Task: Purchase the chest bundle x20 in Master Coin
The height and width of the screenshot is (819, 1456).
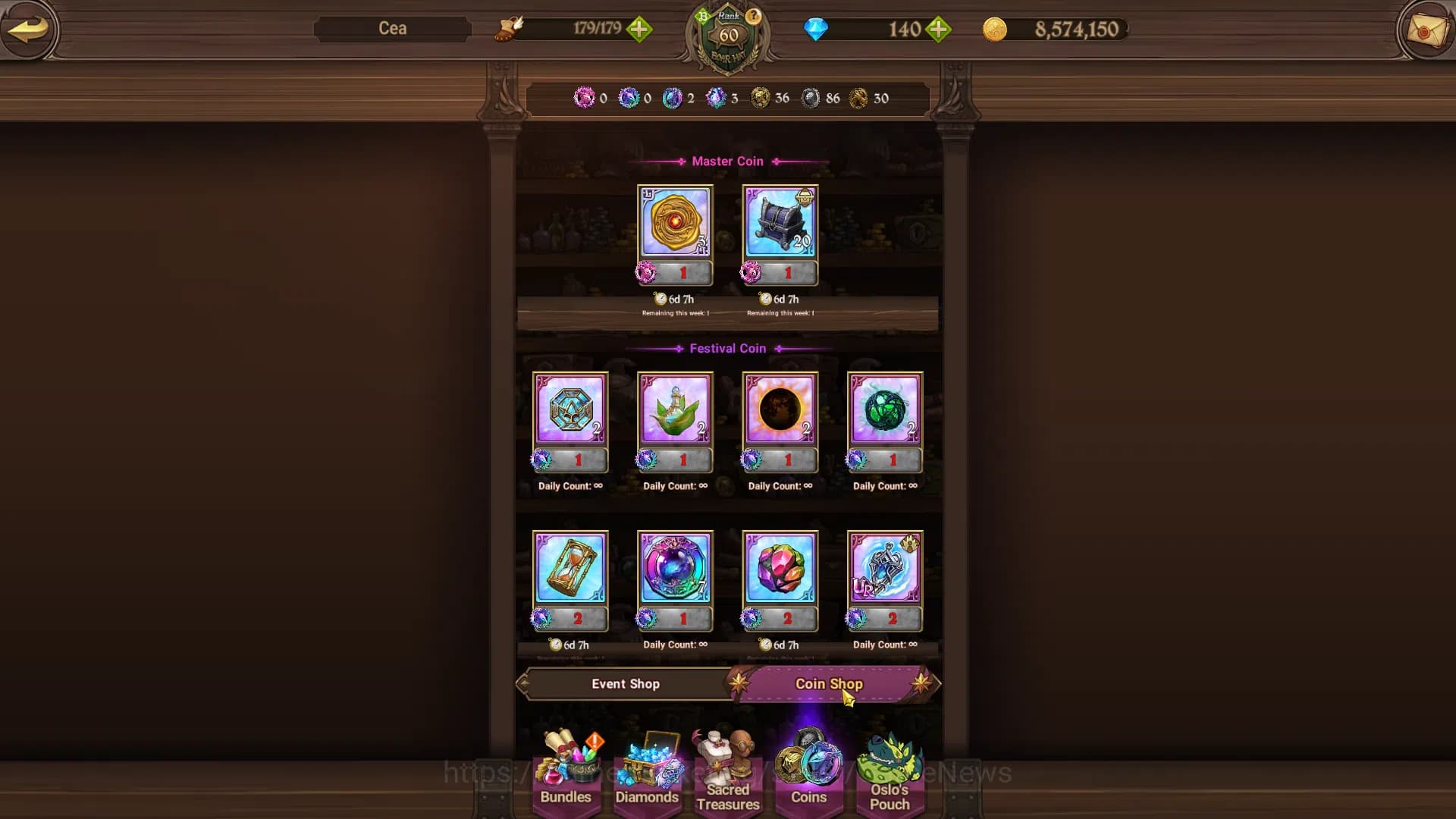Action: [x=779, y=231]
